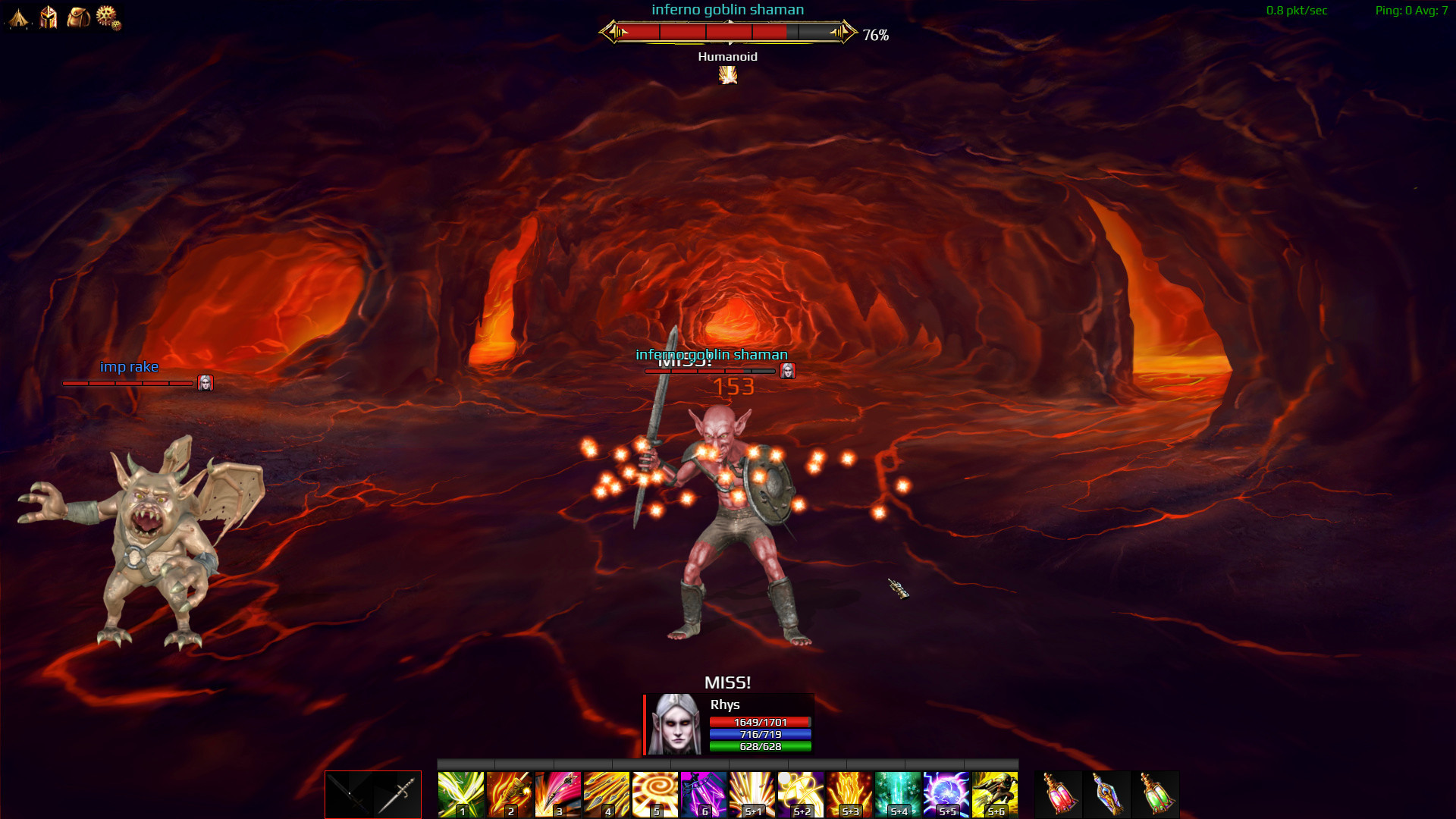Use the blue mana potion
The height and width of the screenshot is (819, 1456).
1107,794
